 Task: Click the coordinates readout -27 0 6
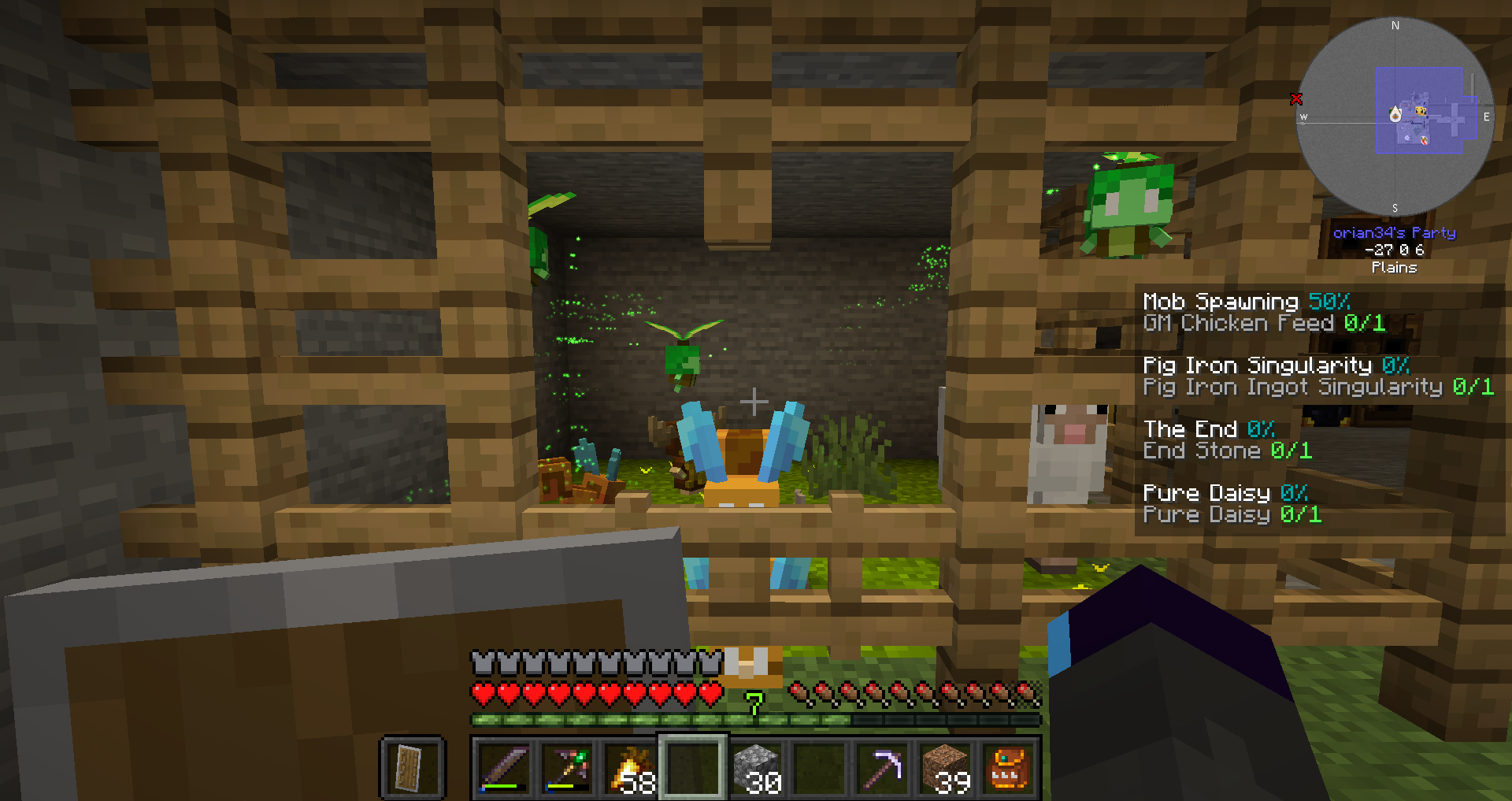(1395, 250)
